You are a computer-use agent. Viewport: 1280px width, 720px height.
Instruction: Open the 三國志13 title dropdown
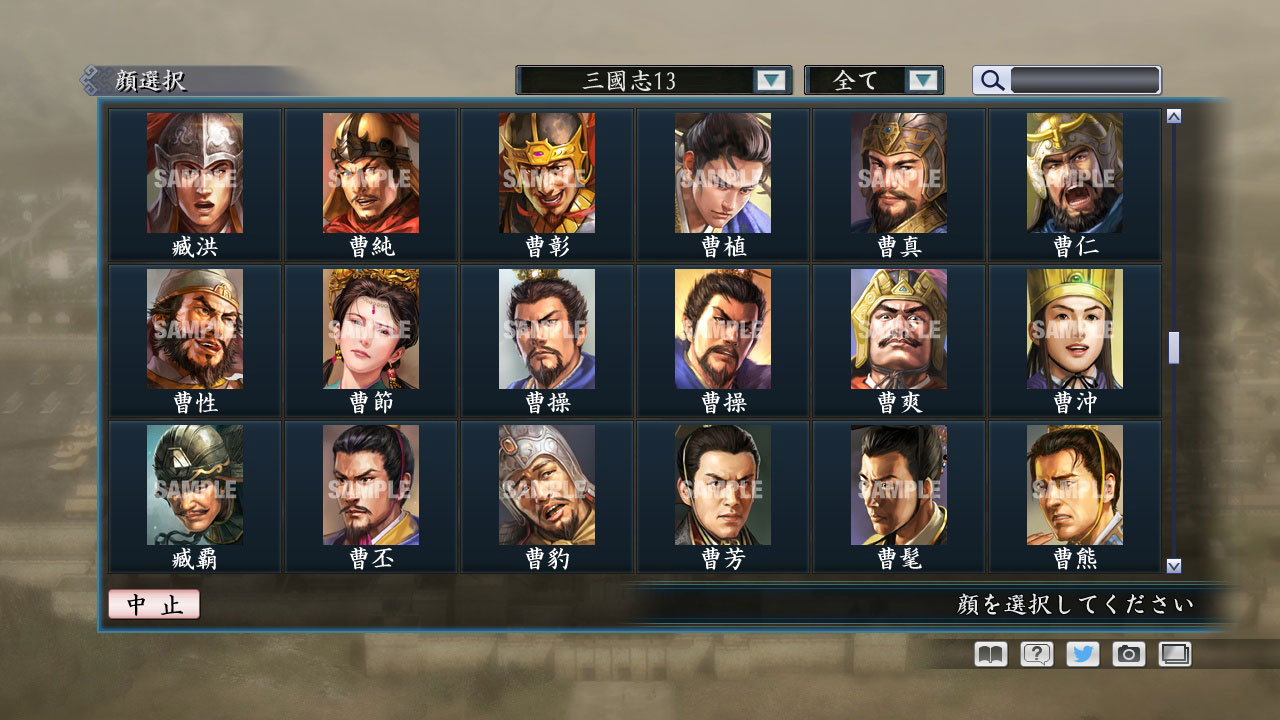[x=635, y=80]
